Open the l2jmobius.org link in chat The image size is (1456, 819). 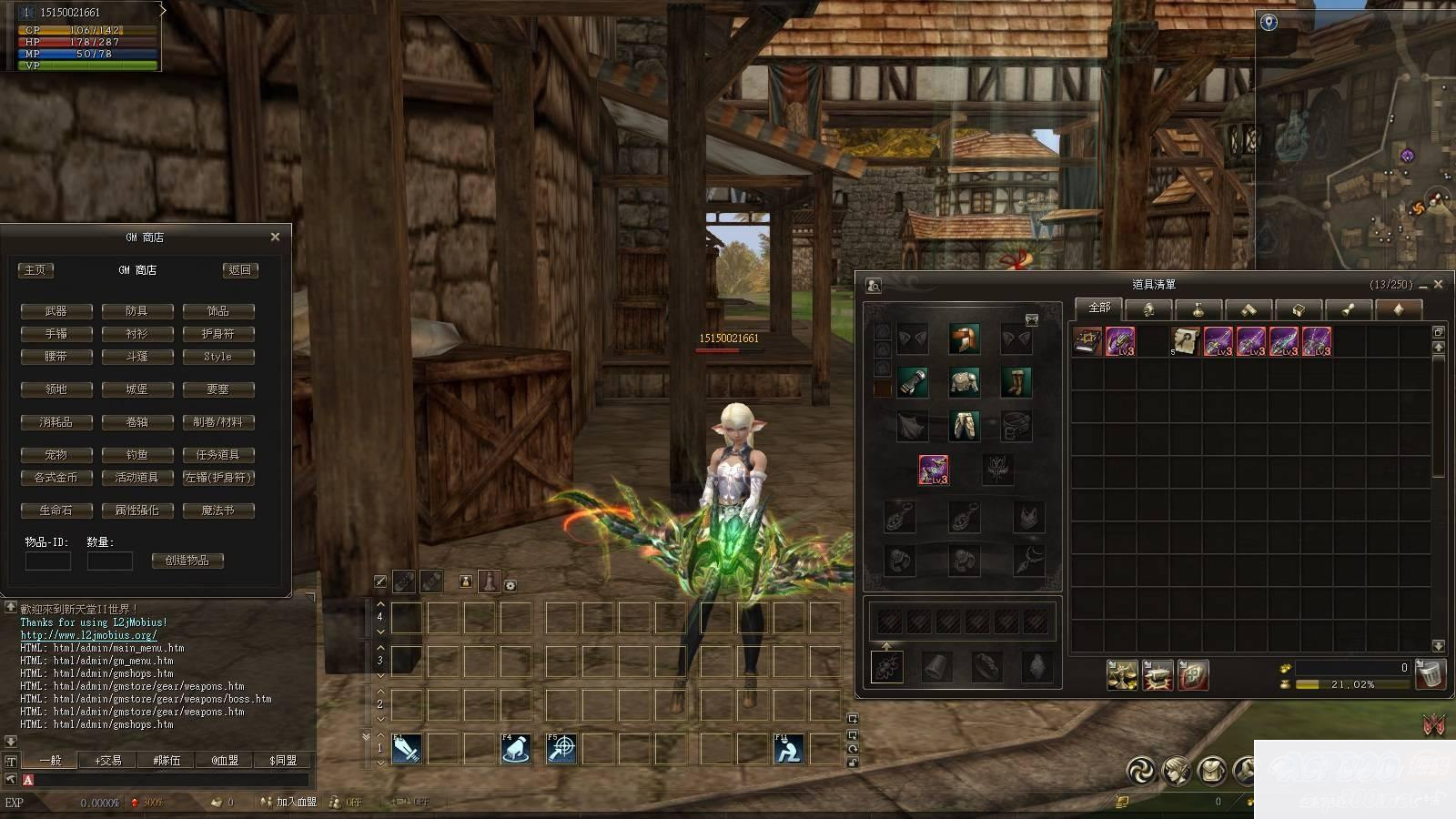coord(88,635)
